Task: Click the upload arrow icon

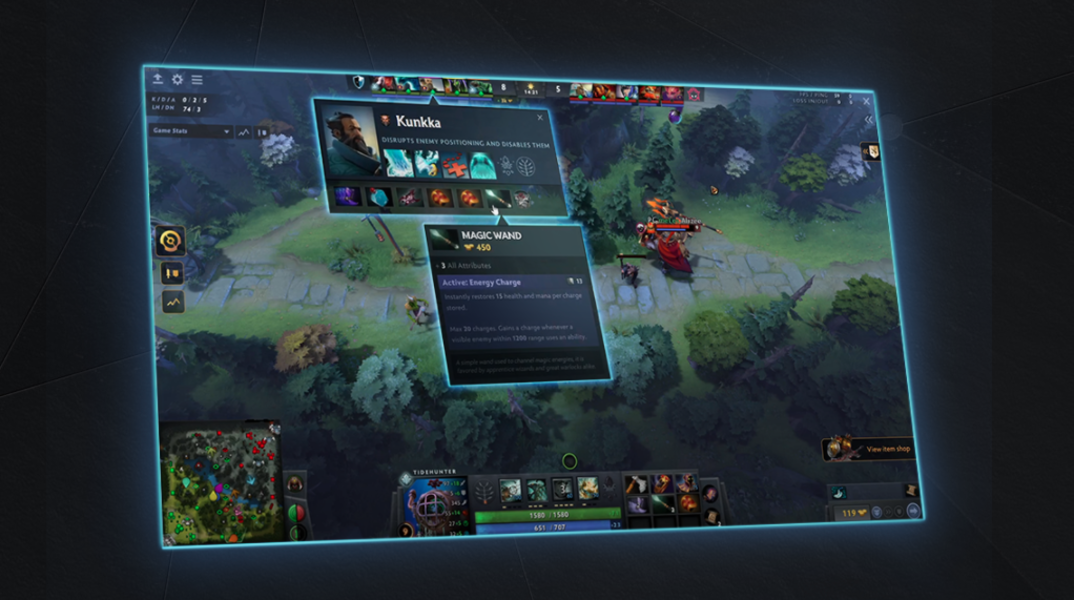Action: (158, 78)
